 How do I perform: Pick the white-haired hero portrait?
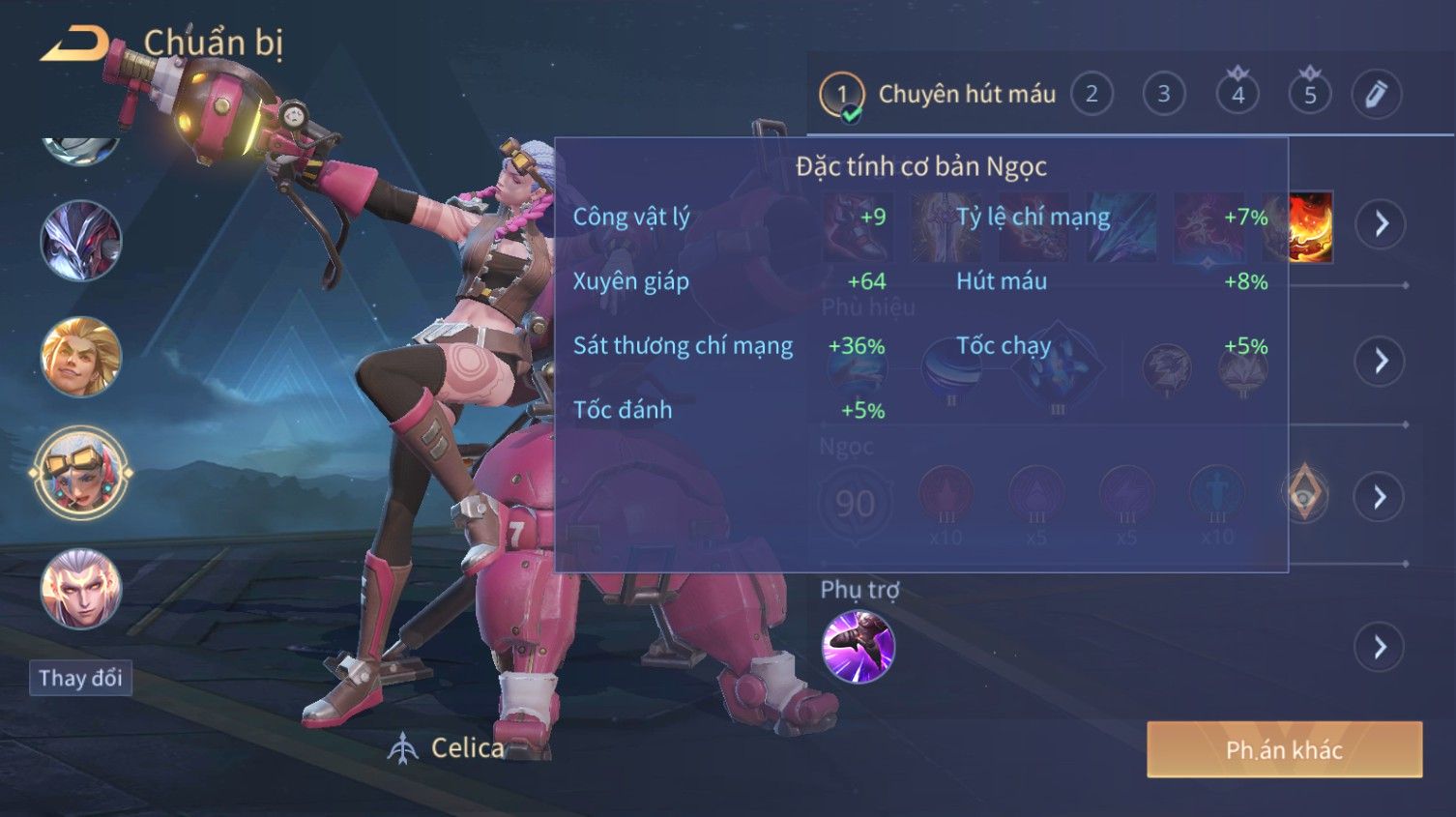[81, 589]
